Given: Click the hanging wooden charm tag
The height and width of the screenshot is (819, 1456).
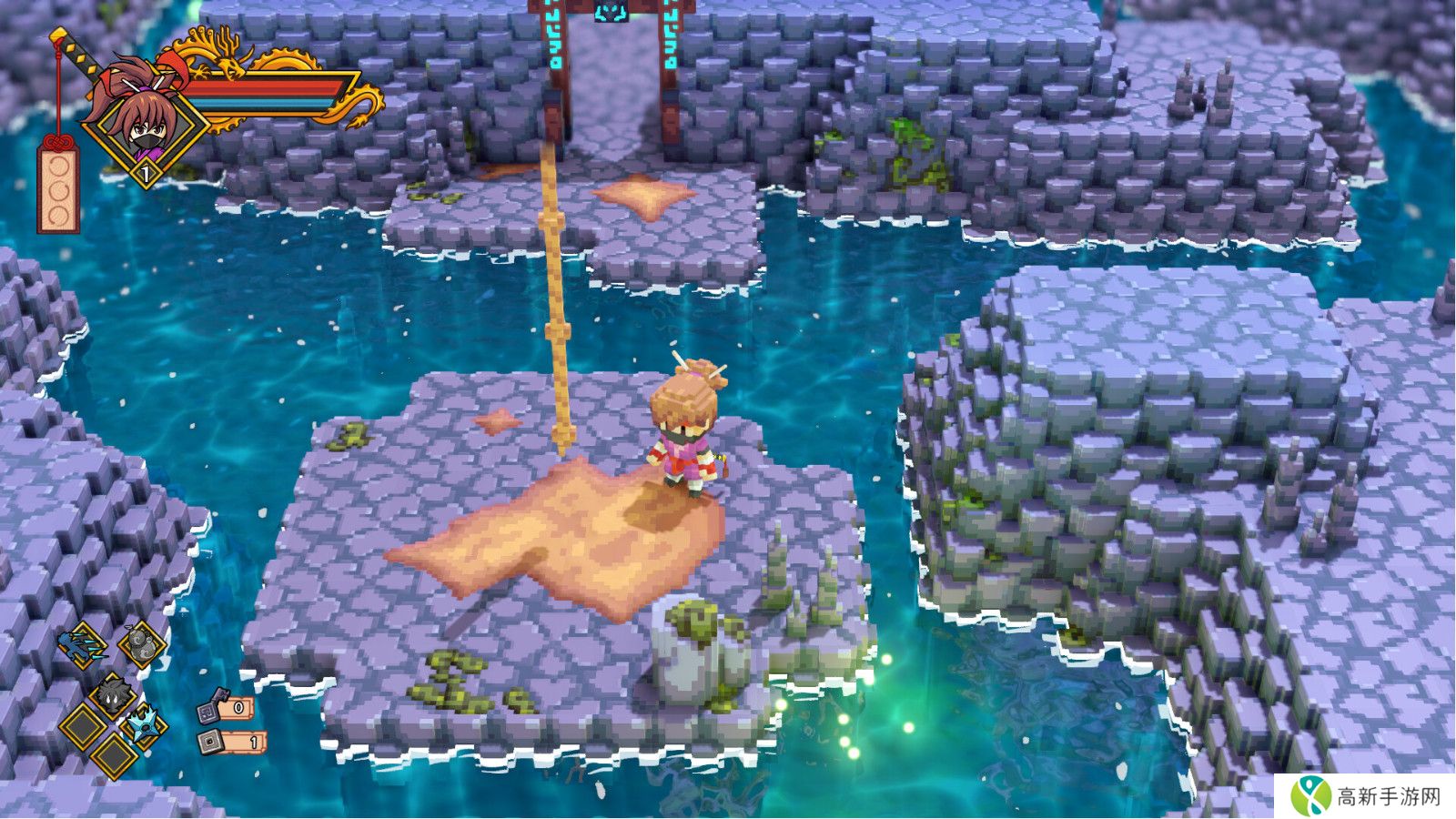Looking at the screenshot, I should pyautogui.click(x=56, y=188).
